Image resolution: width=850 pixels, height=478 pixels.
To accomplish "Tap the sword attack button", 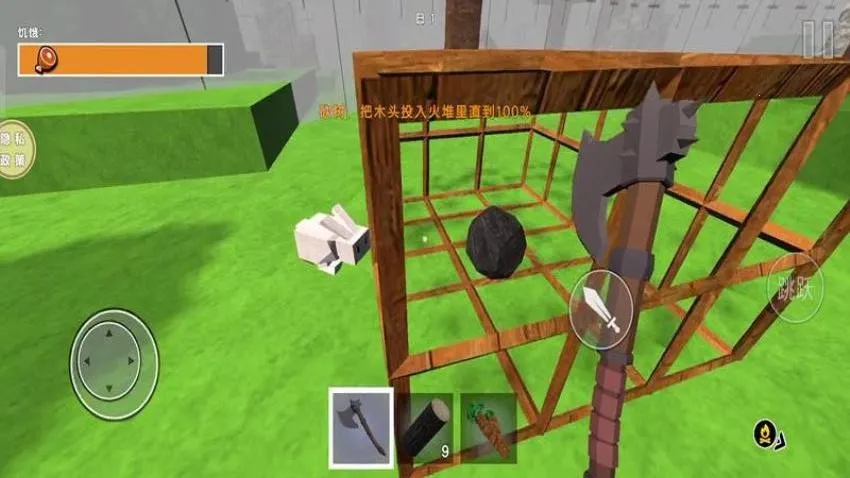I will click(601, 309).
